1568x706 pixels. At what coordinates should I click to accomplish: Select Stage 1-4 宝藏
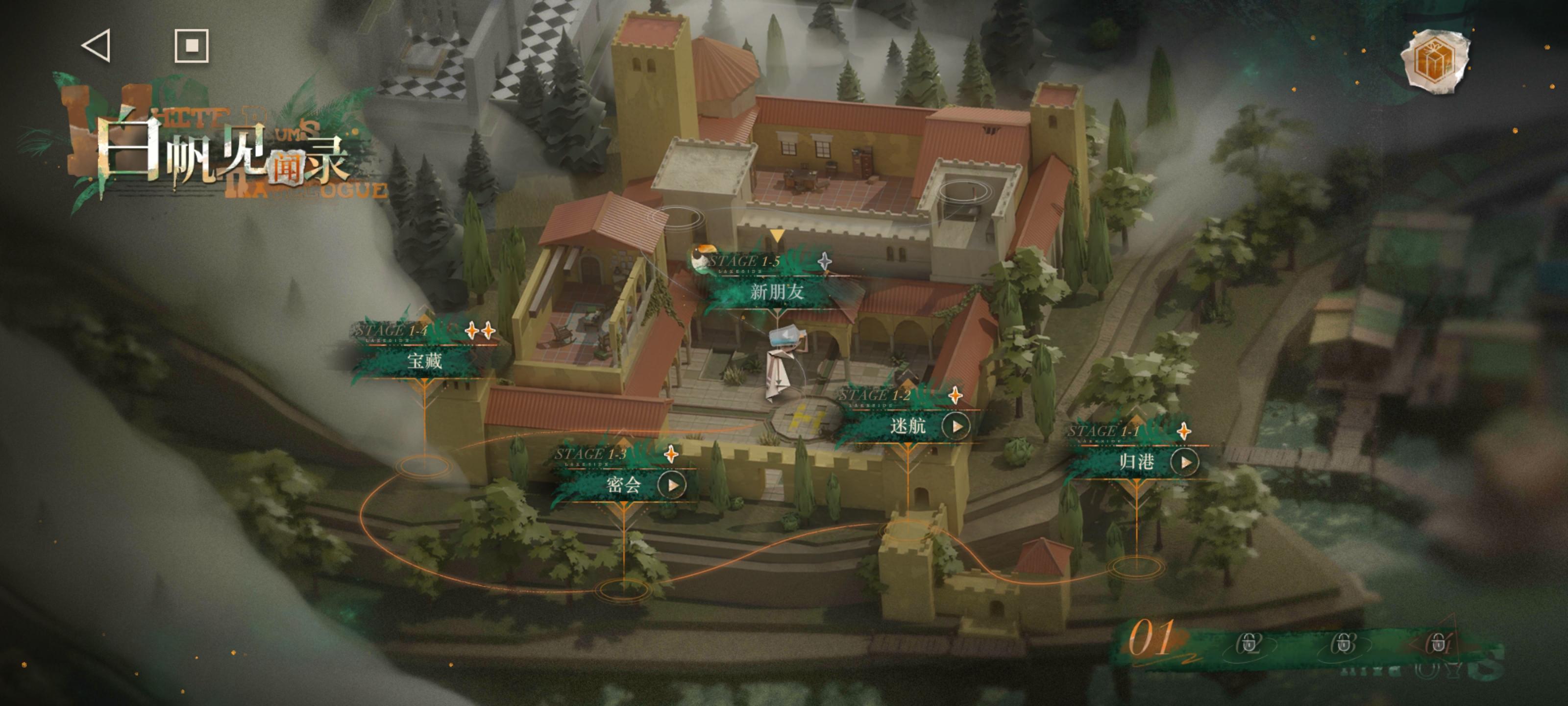[x=425, y=360]
